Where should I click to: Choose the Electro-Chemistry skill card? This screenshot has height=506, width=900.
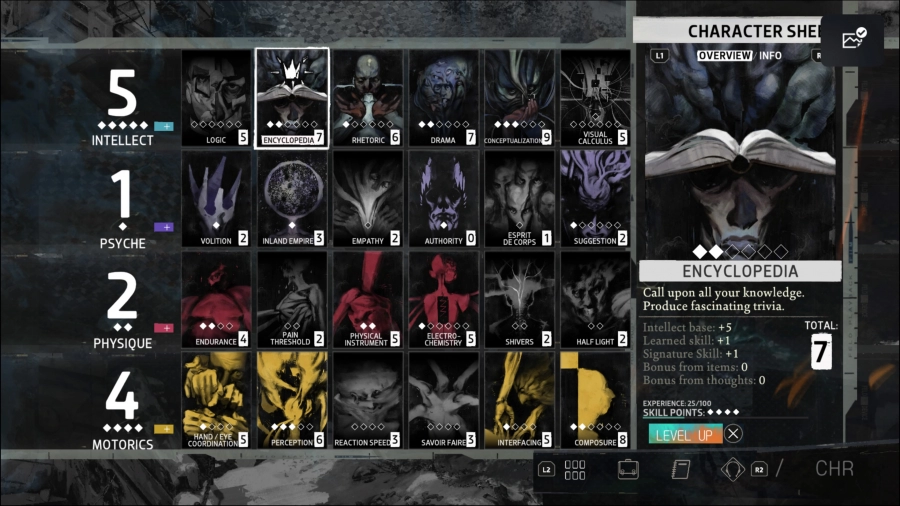444,299
